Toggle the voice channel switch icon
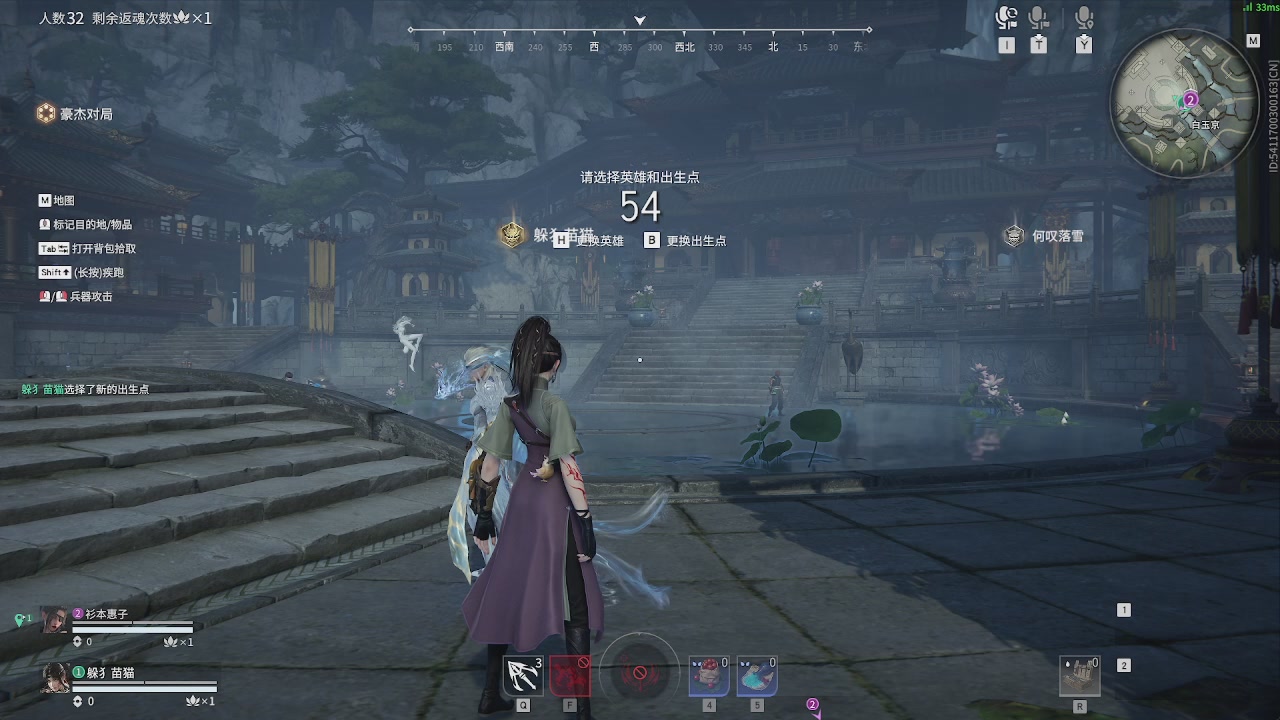Viewport: 1280px width, 720px height. (x=1006, y=19)
